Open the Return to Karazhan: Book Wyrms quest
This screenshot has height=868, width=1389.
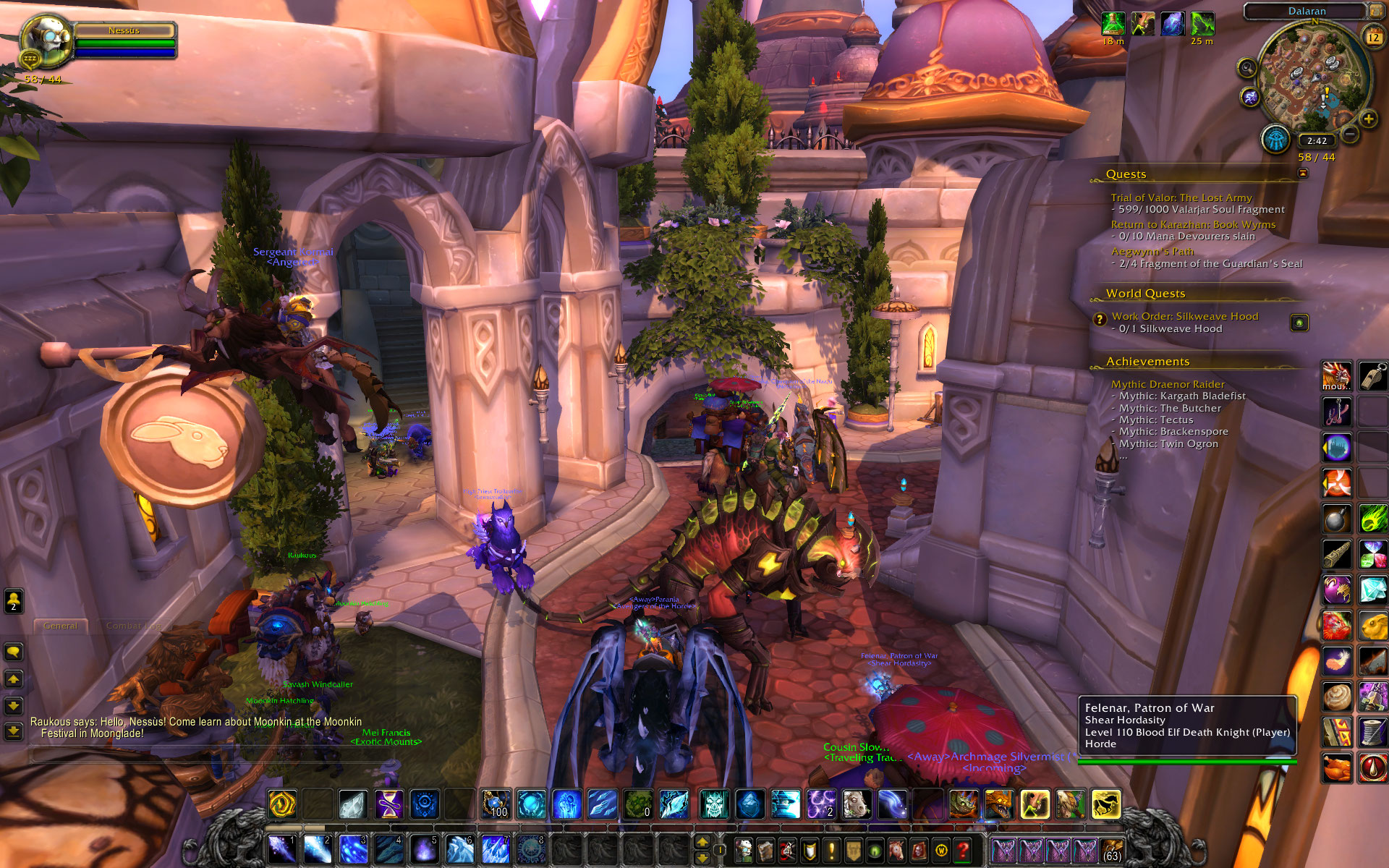click(x=1193, y=224)
